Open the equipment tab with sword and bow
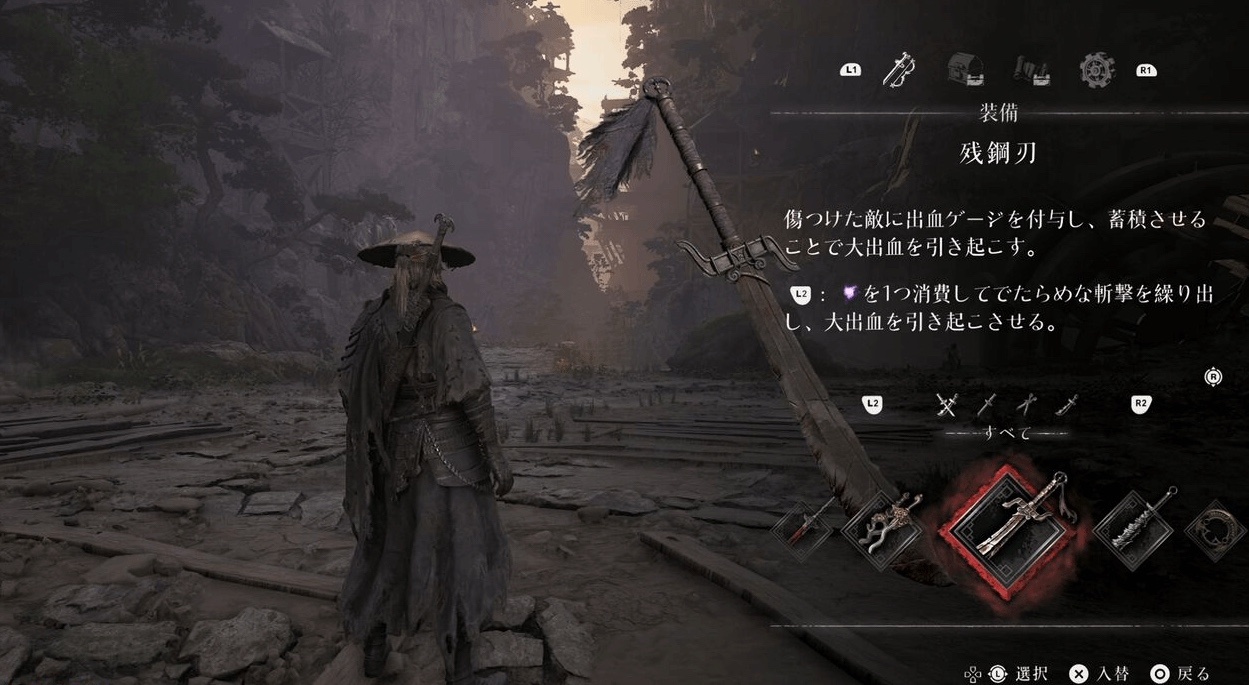The image size is (1249, 685). click(x=899, y=70)
